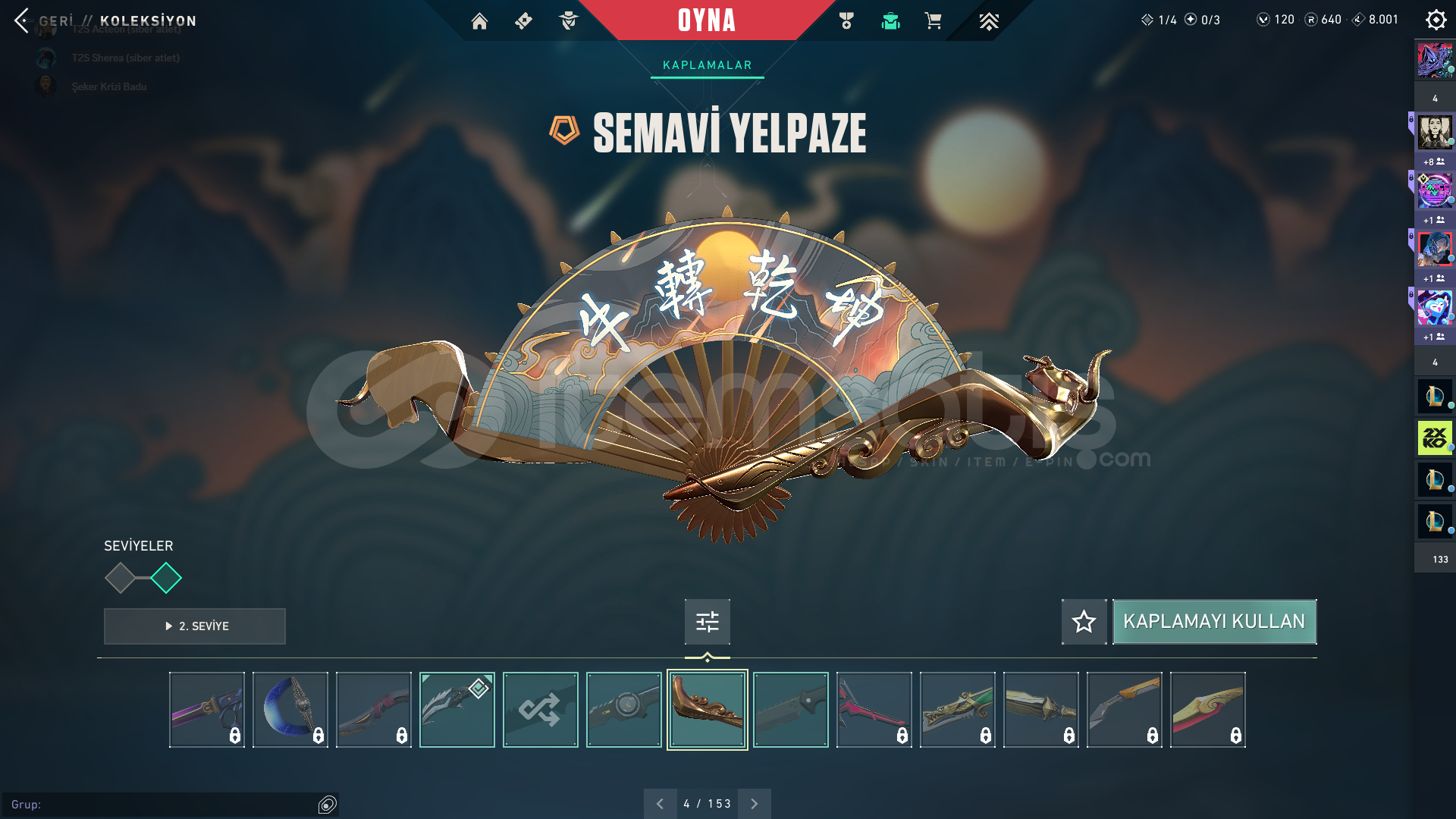1456x819 pixels.
Task: Equip skin with Kaplamayı Kullan
Action: point(1214,622)
